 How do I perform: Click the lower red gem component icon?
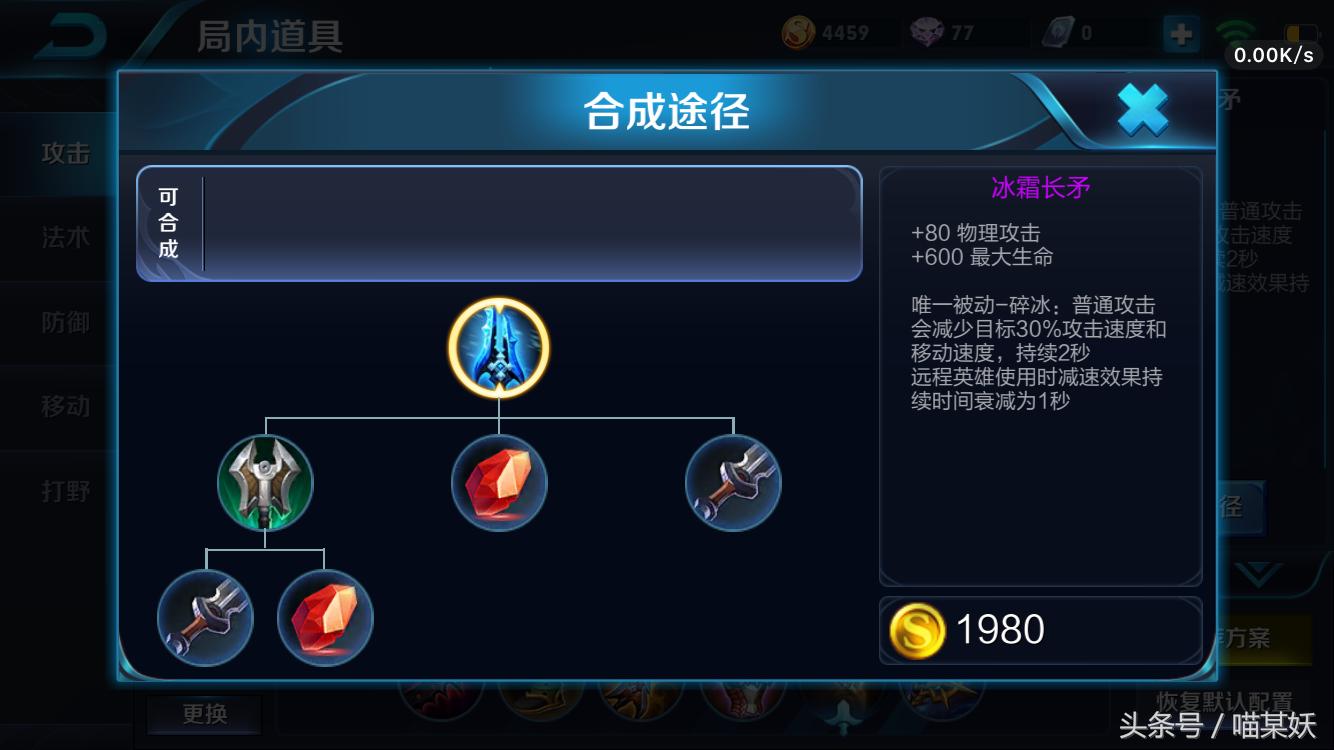325,618
